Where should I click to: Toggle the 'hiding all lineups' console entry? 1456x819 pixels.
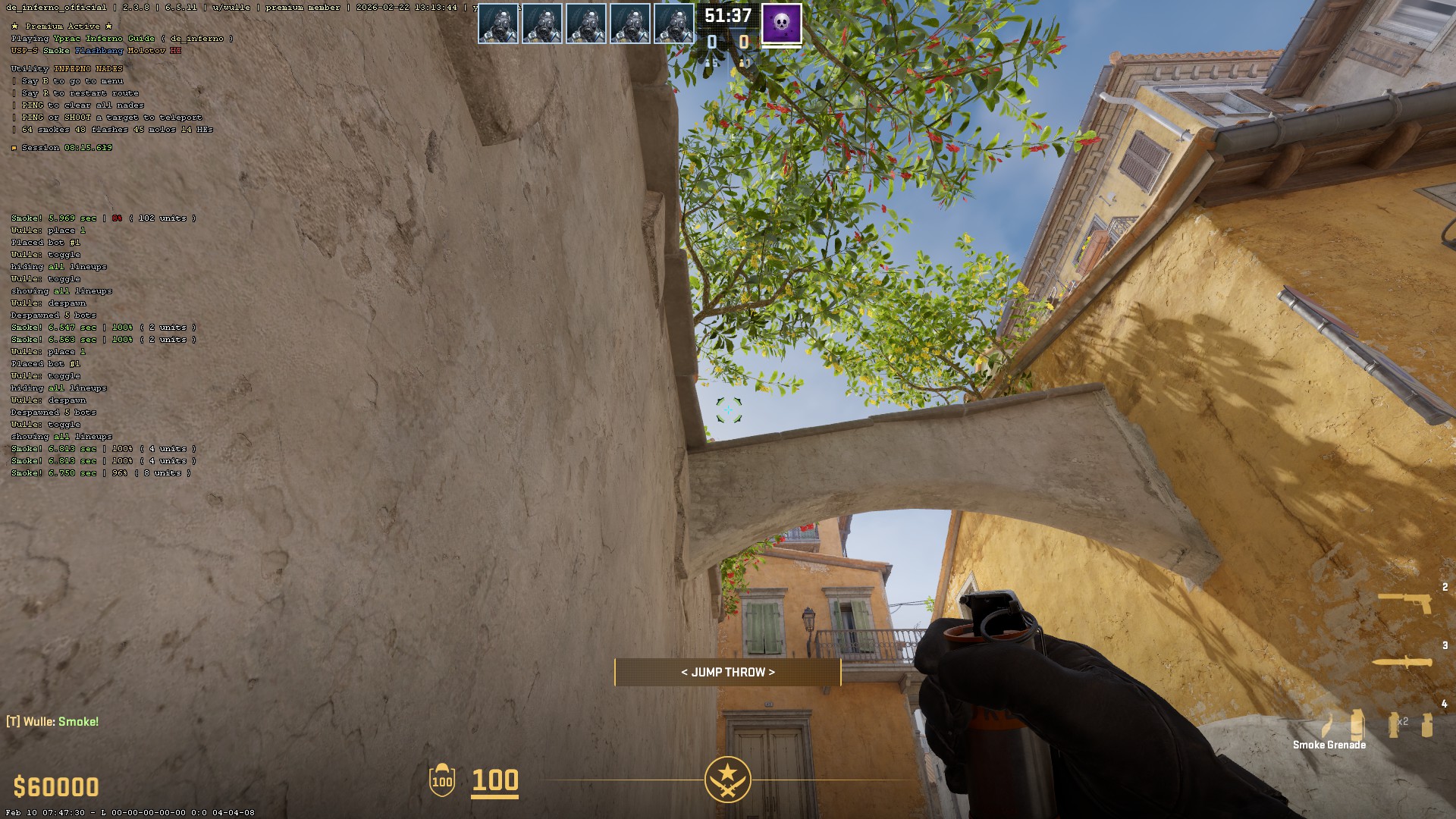point(57,267)
